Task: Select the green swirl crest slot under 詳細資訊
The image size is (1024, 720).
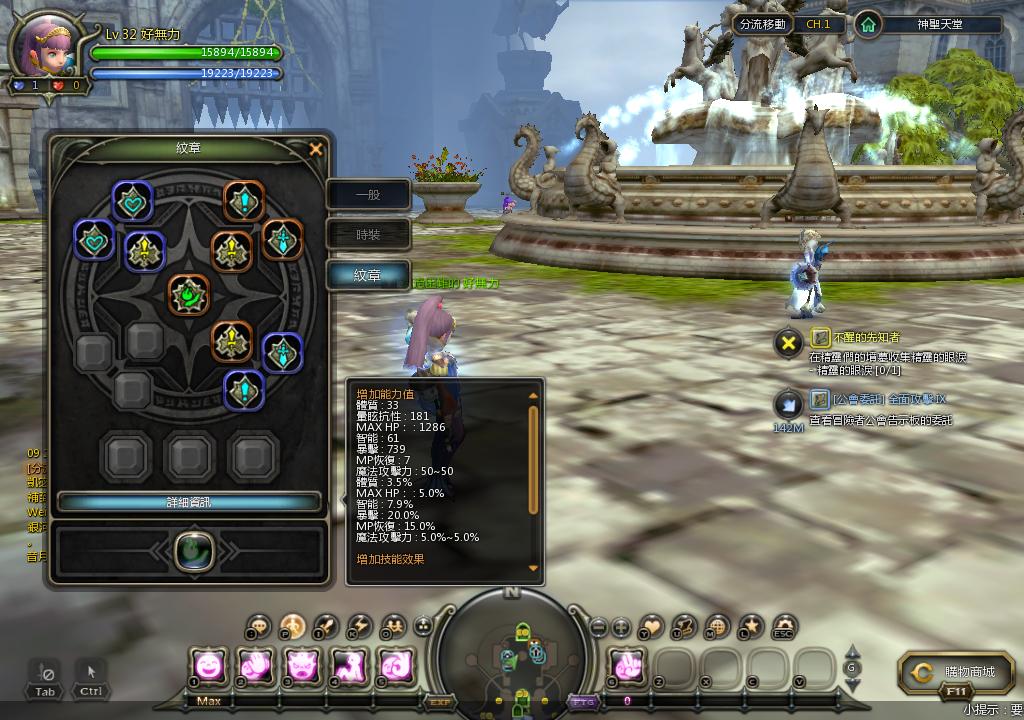Action: point(189,550)
